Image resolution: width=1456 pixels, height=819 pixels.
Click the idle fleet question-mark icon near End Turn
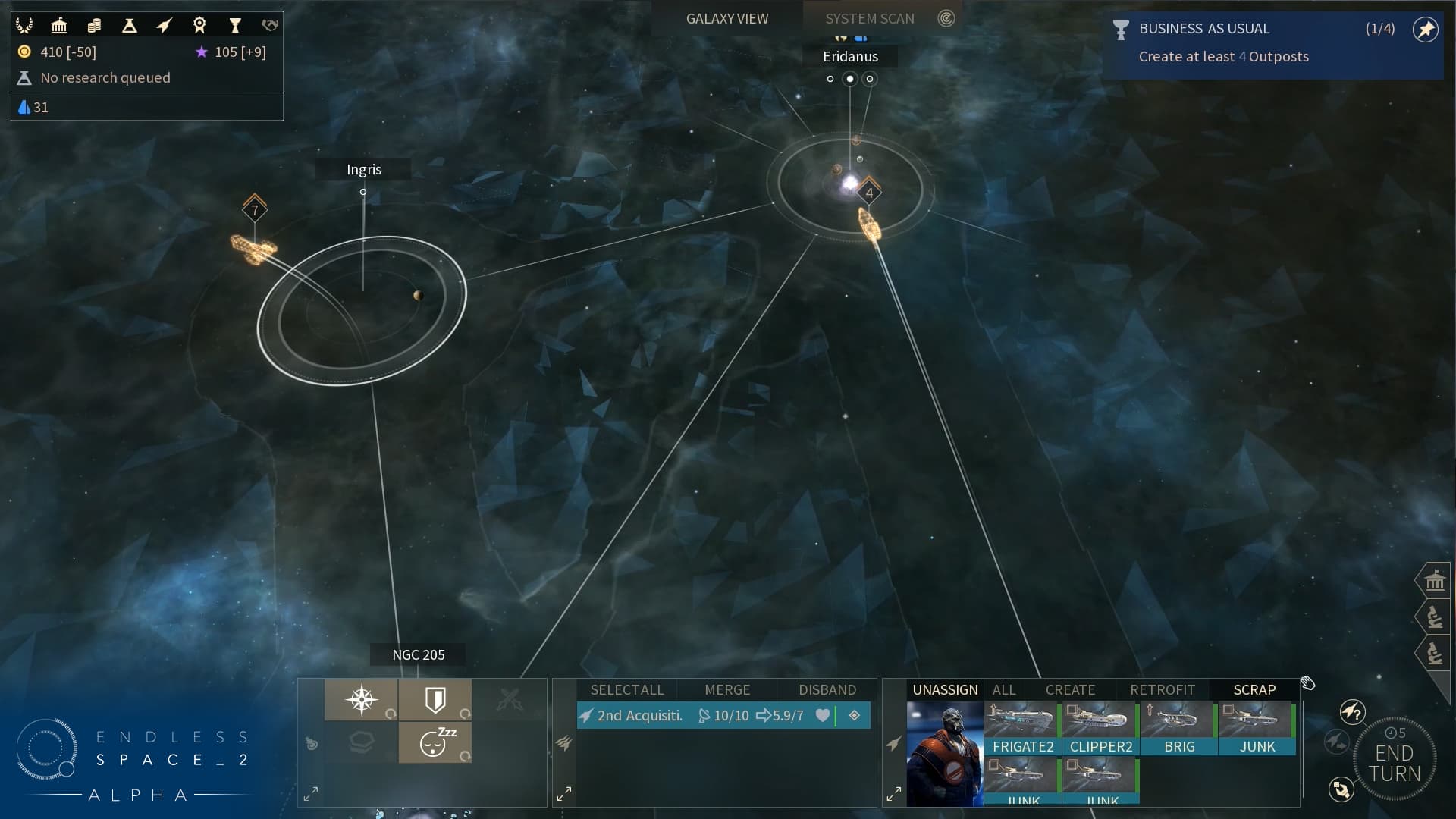point(1354,712)
